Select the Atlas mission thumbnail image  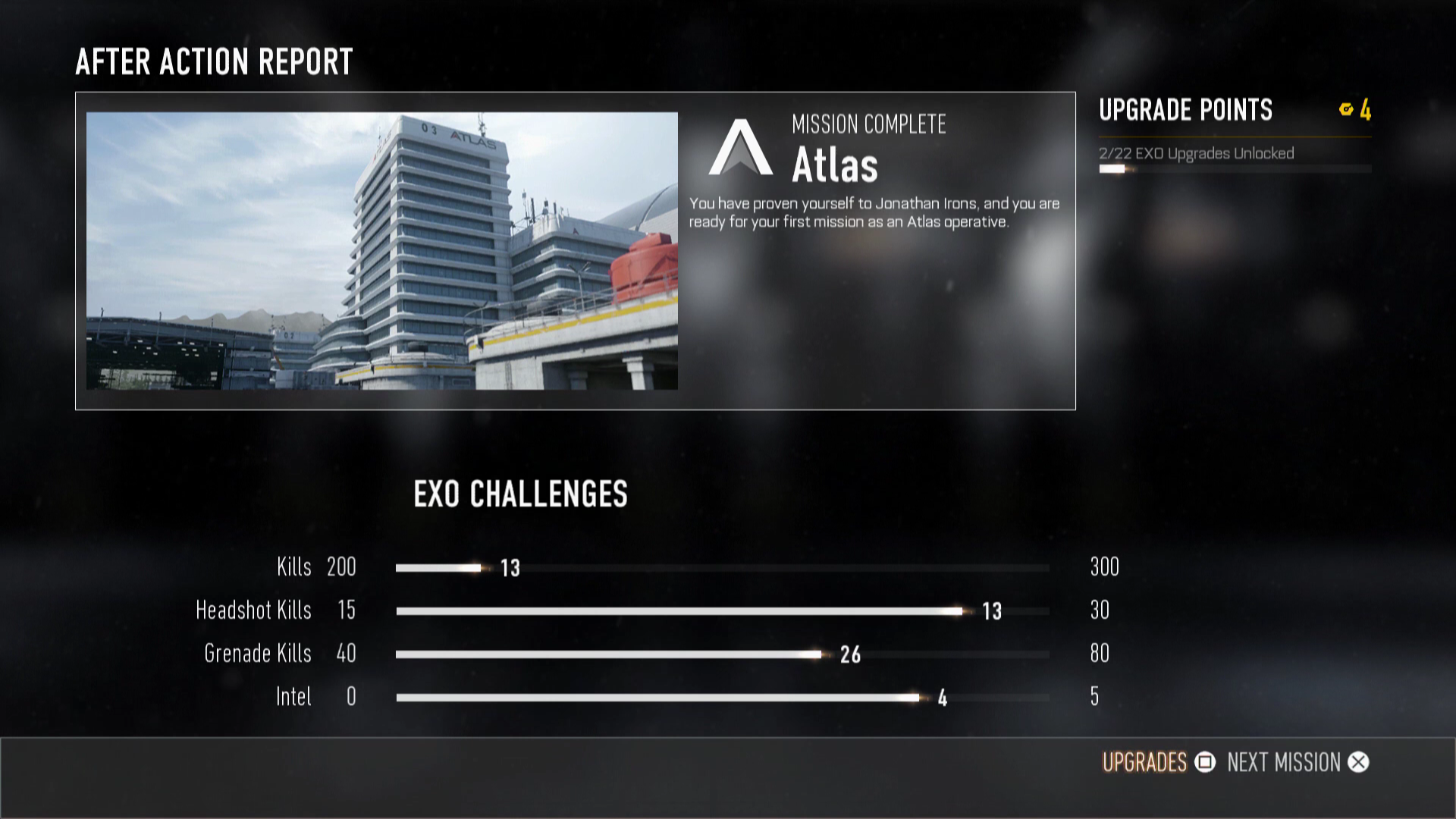click(381, 251)
